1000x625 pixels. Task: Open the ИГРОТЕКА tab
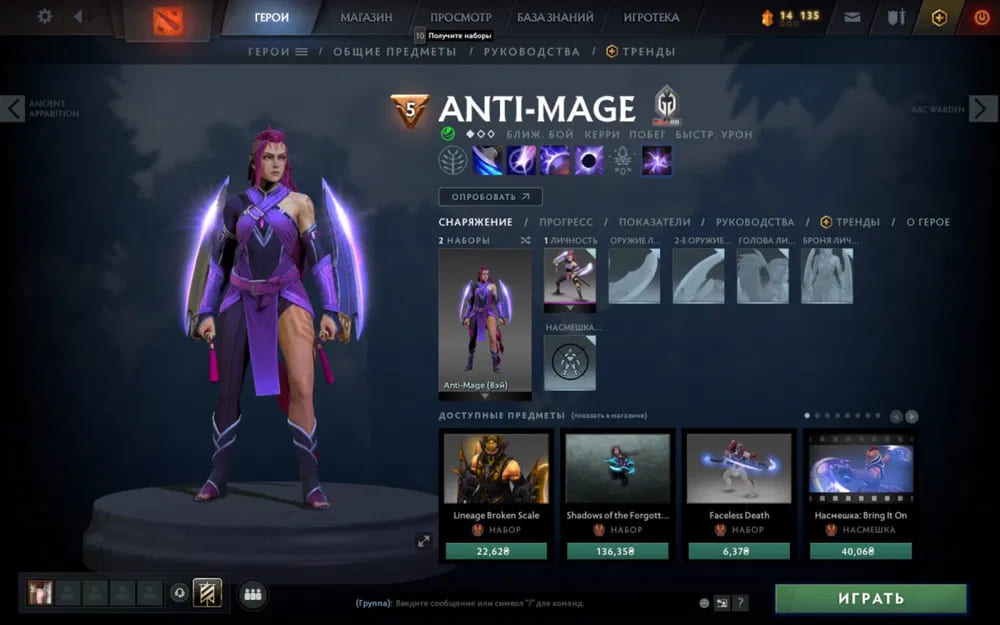tap(651, 17)
